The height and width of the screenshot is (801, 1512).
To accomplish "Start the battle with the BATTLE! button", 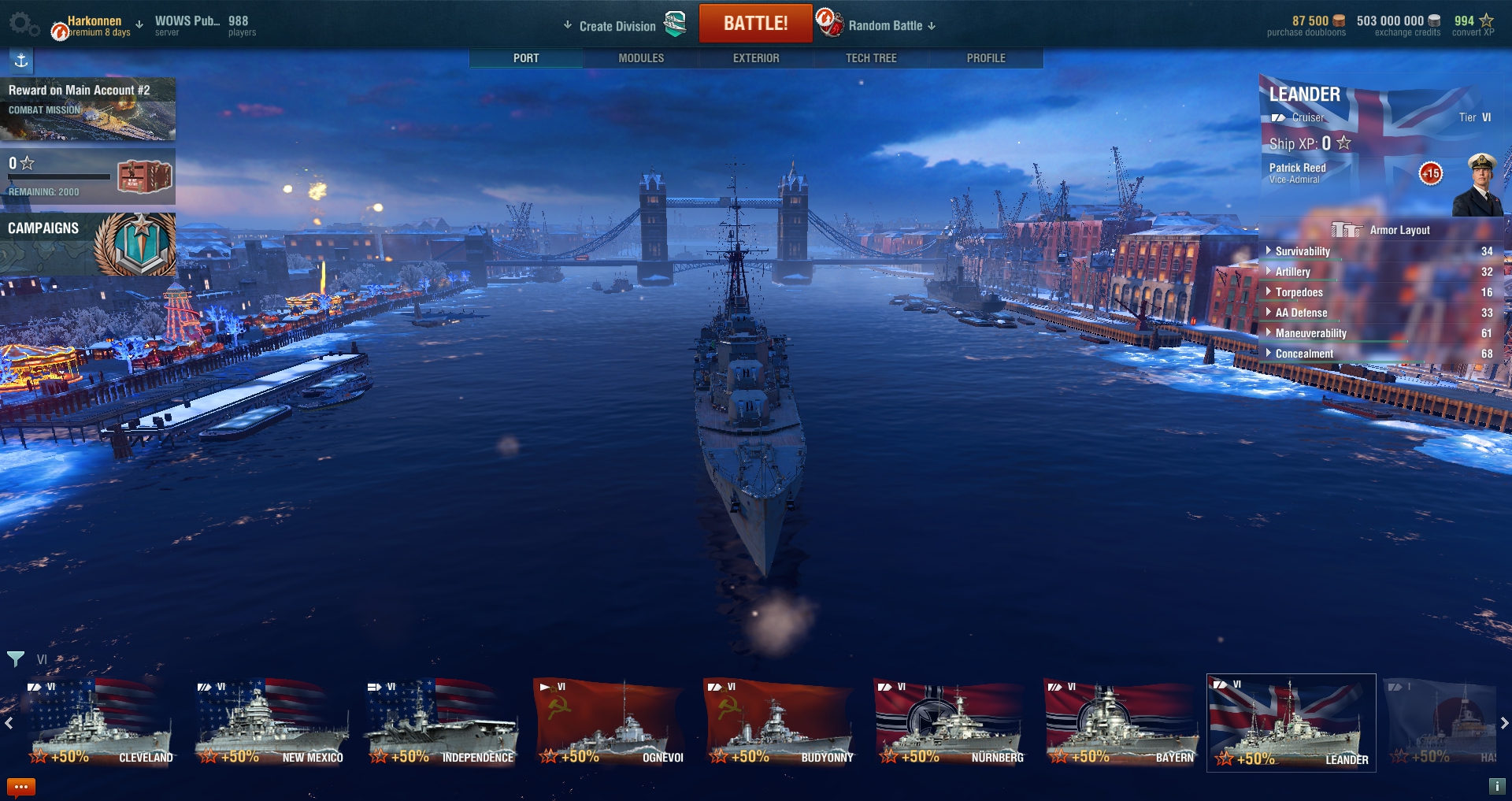I will pyautogui.click(x=755, y=24).
